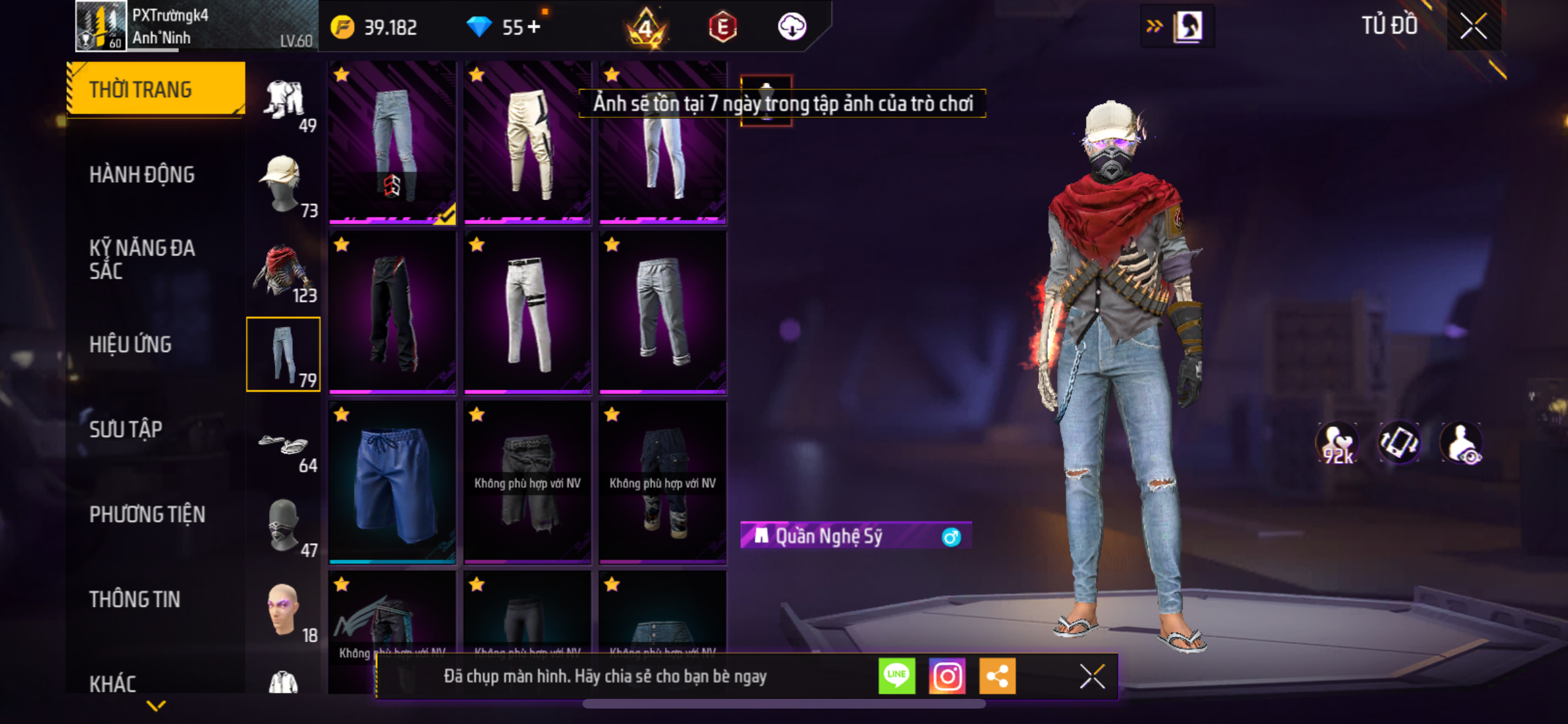
Task: Select the black pants with red stripe
Action: (393, 313)
